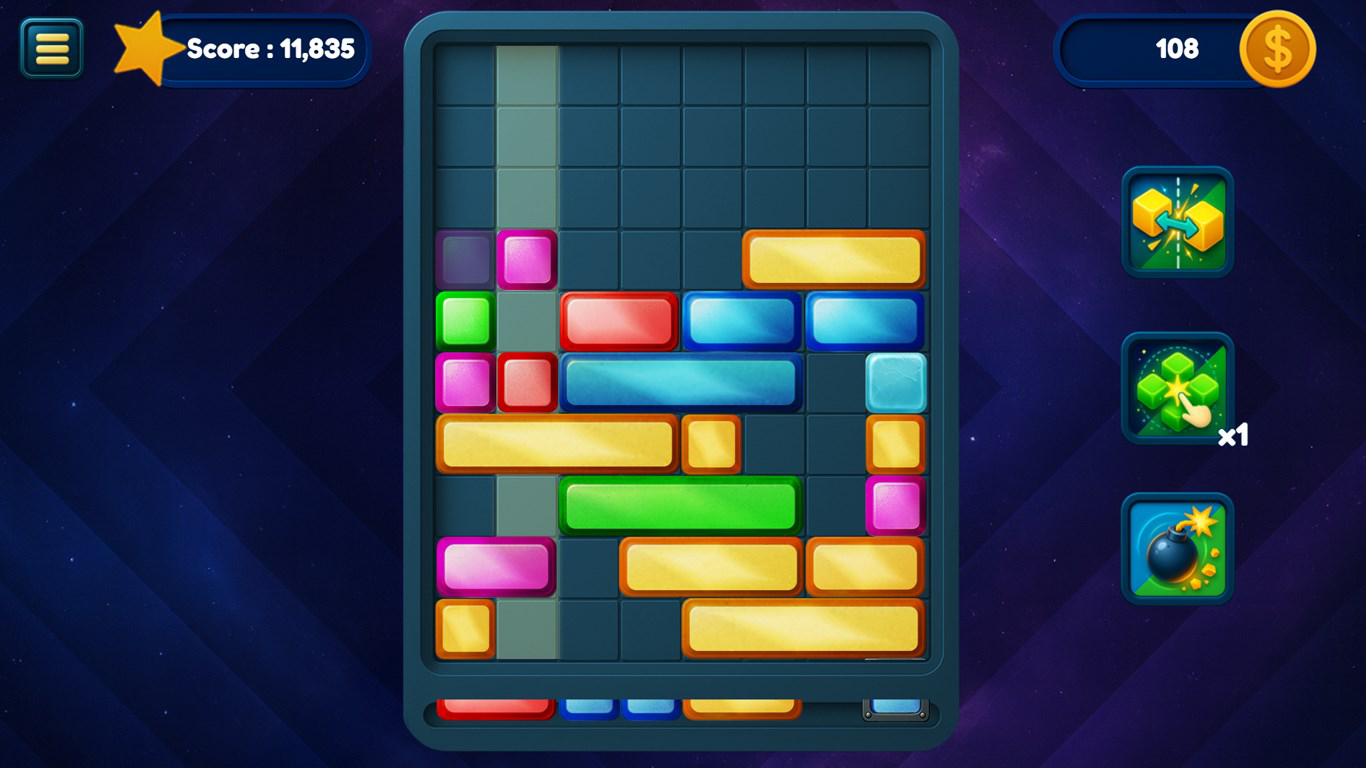Select the red bar in the bottom tray

coord(495,710)
